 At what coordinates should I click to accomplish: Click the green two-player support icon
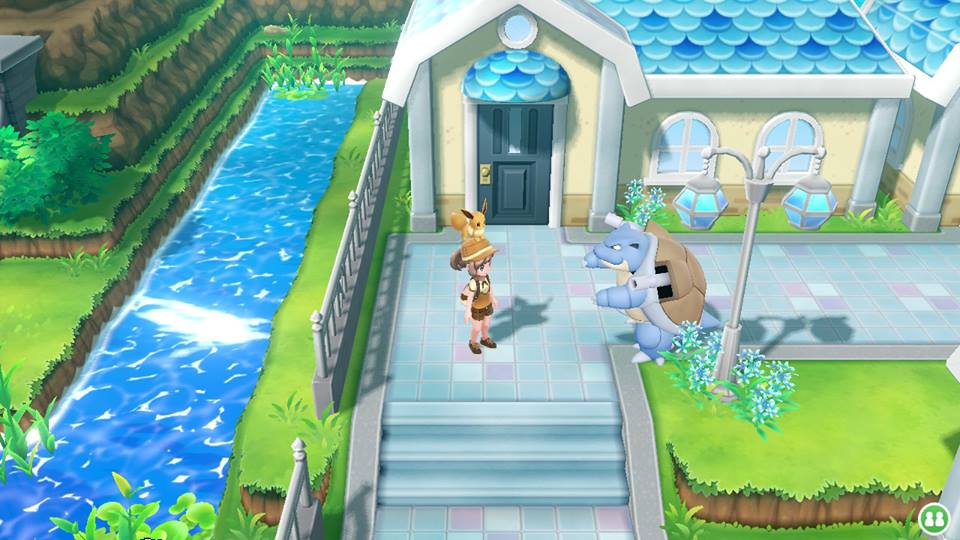tap(935, 518)
